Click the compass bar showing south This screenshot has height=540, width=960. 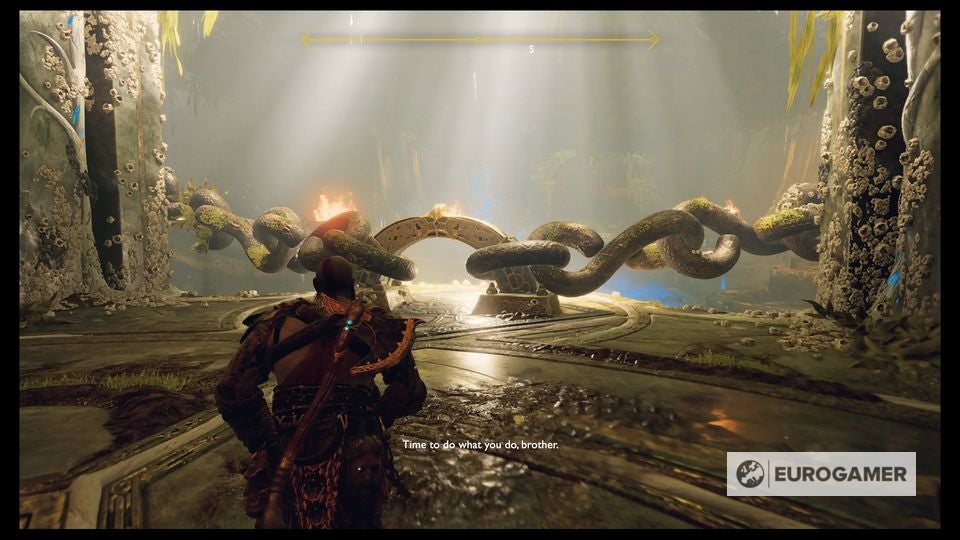pyautogui.click(x=480, y=40)
